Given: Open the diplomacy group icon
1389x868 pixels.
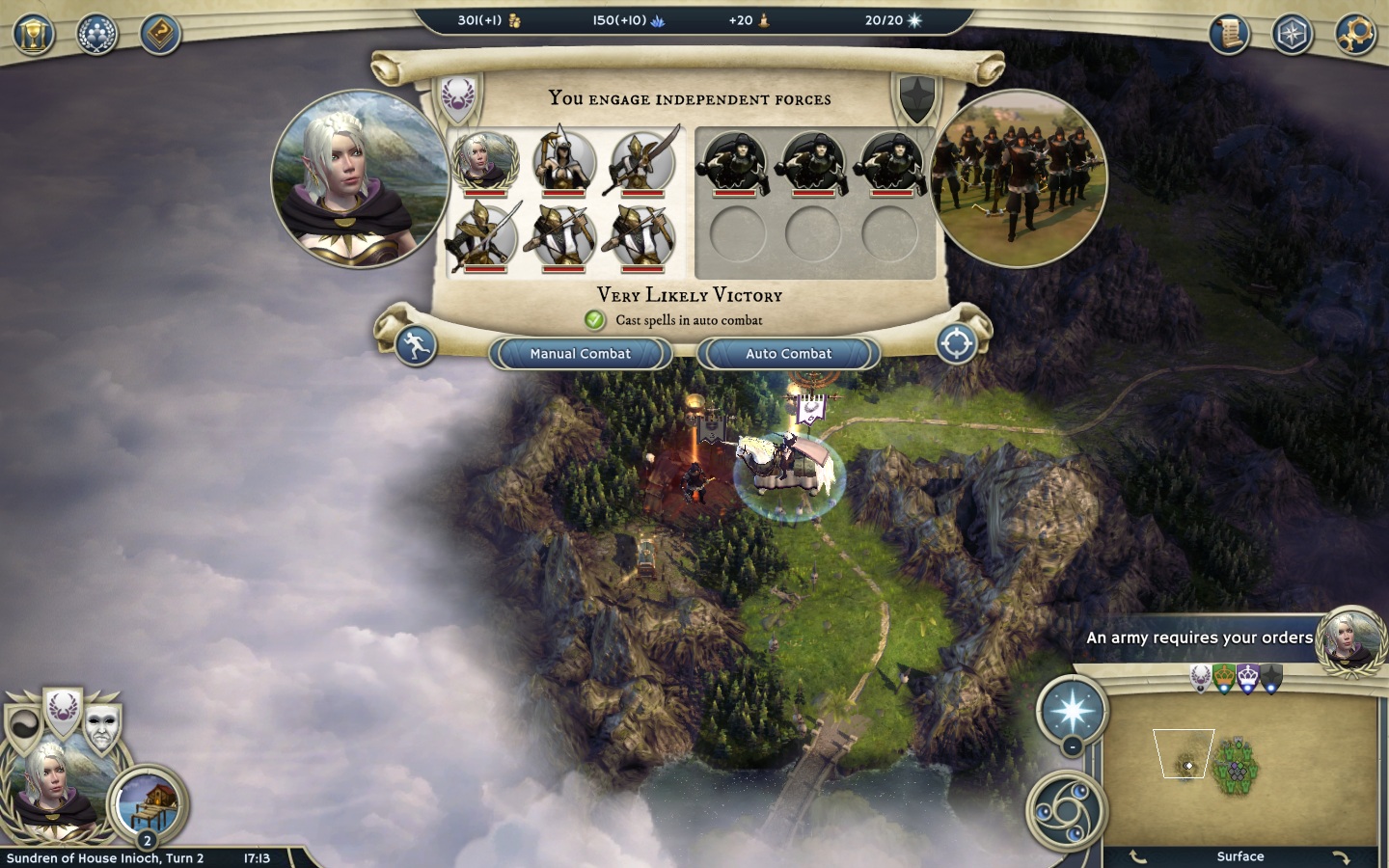Looking at the screenshot, I should pos(96,36).
